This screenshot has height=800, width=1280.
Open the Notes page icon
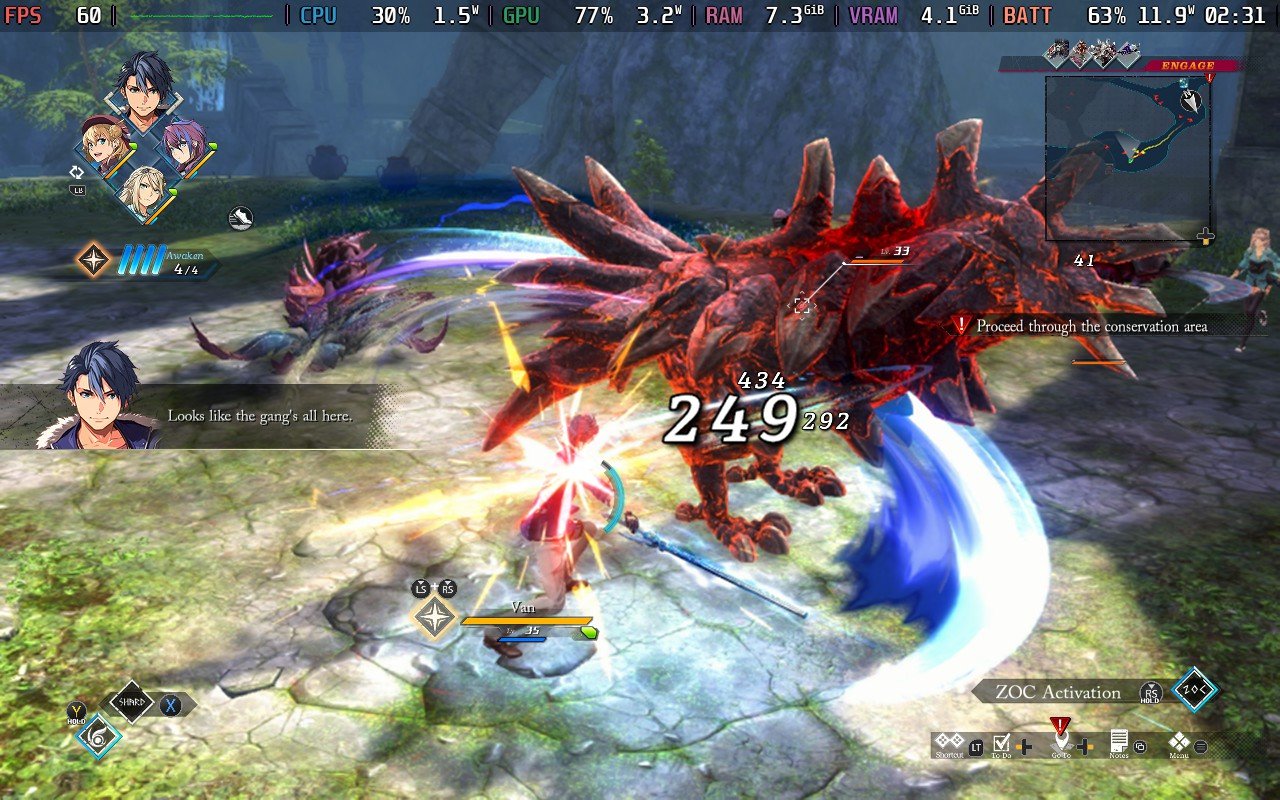click(1119, 743)
